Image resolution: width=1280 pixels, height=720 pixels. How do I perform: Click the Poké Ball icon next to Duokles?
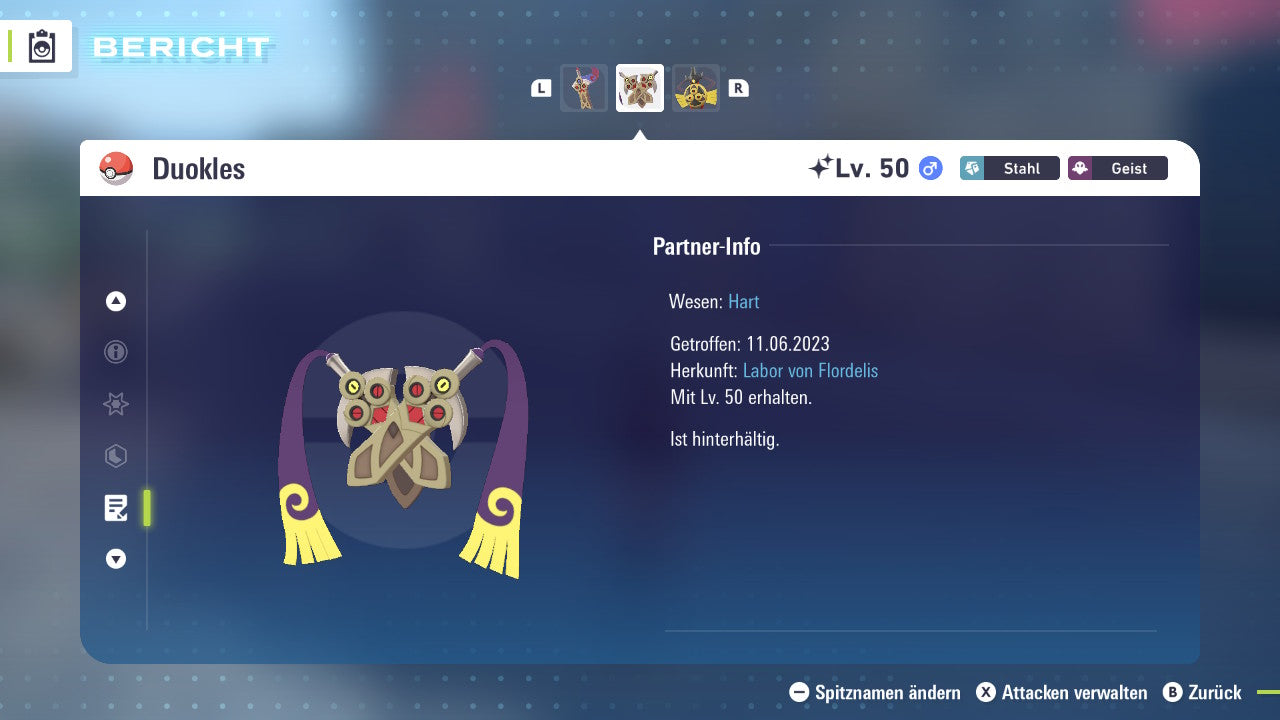pos(116,168)
